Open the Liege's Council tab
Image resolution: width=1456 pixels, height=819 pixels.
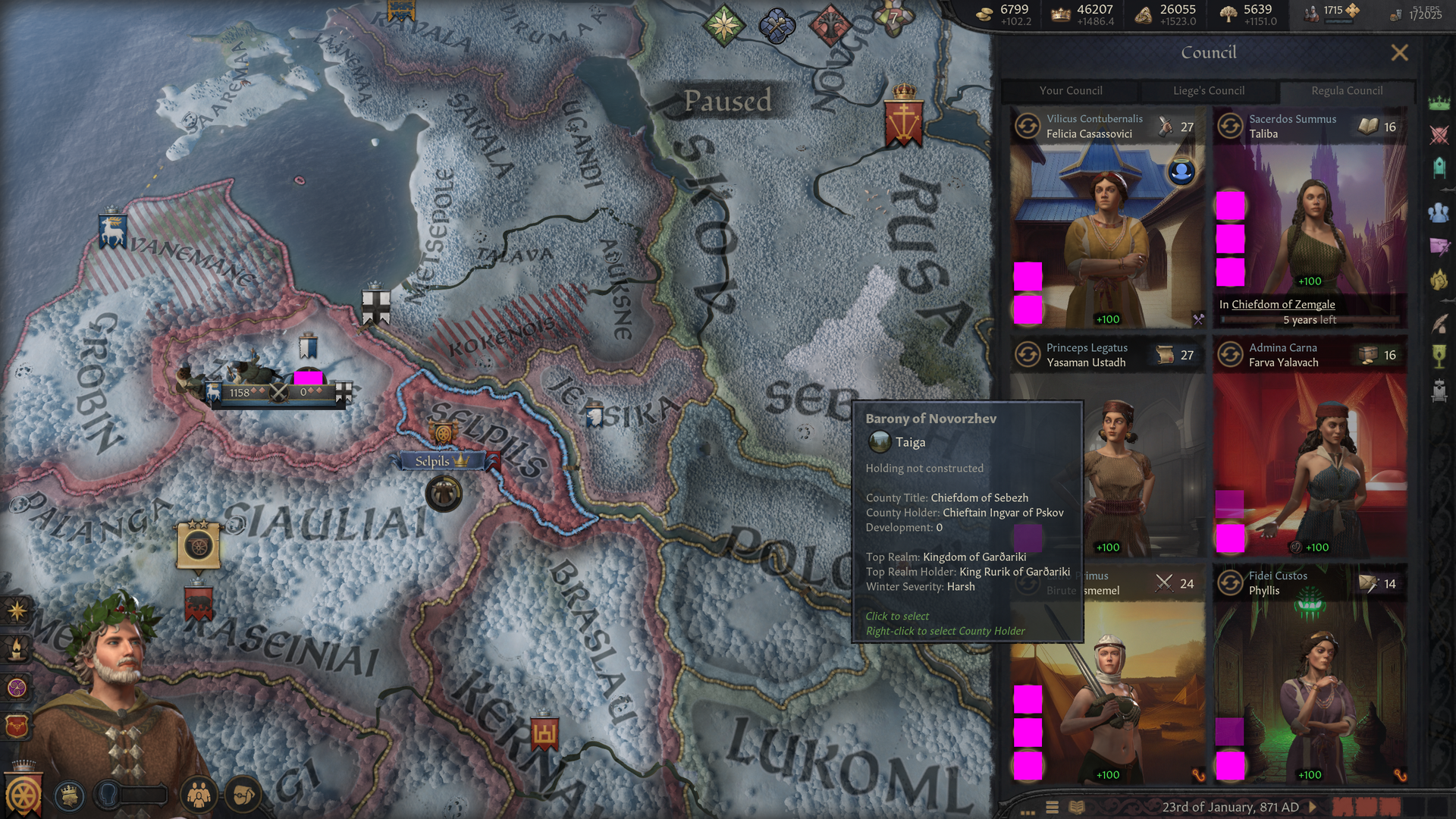pos(1209,91)
